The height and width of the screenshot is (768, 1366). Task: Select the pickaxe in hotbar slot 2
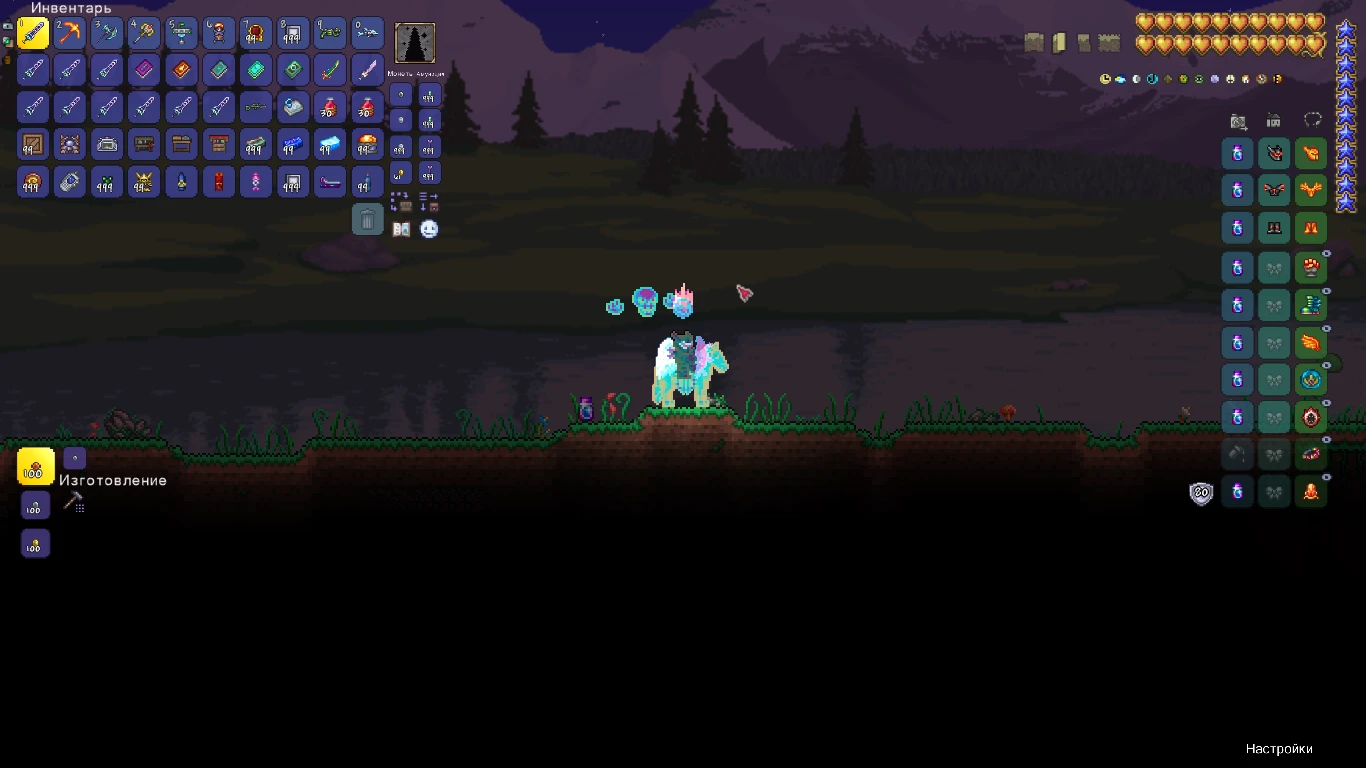coord(70,33)
